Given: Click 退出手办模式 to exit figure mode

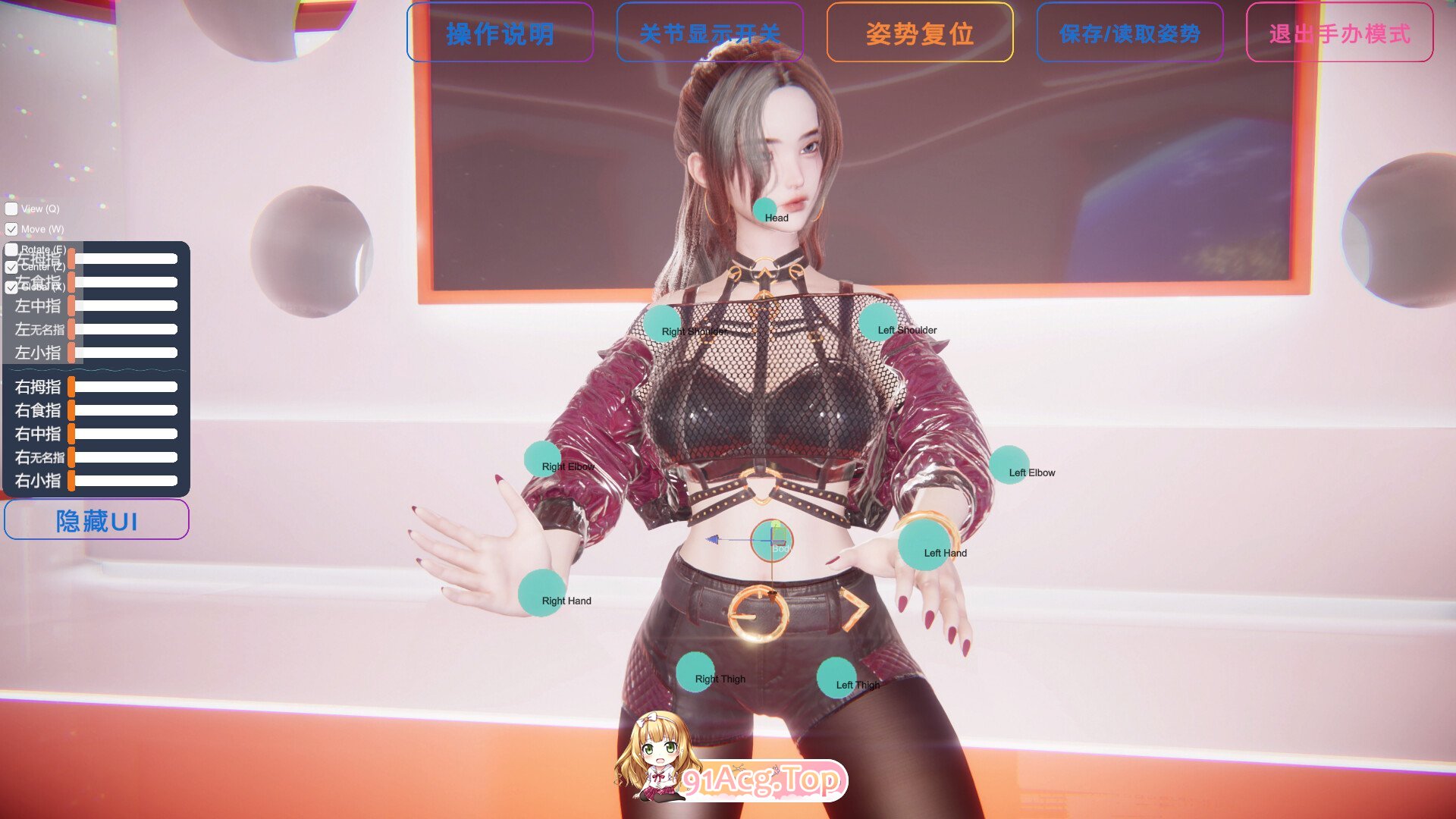Looking at the screenshot, I should 1340,33.
